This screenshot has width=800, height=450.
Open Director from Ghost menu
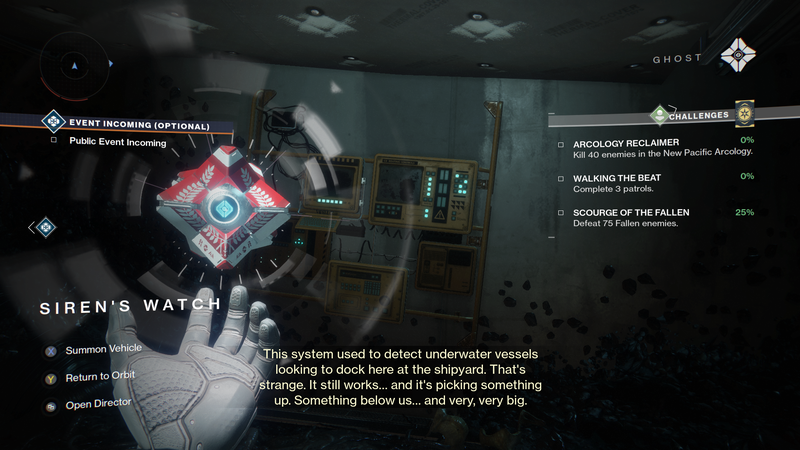96,405
